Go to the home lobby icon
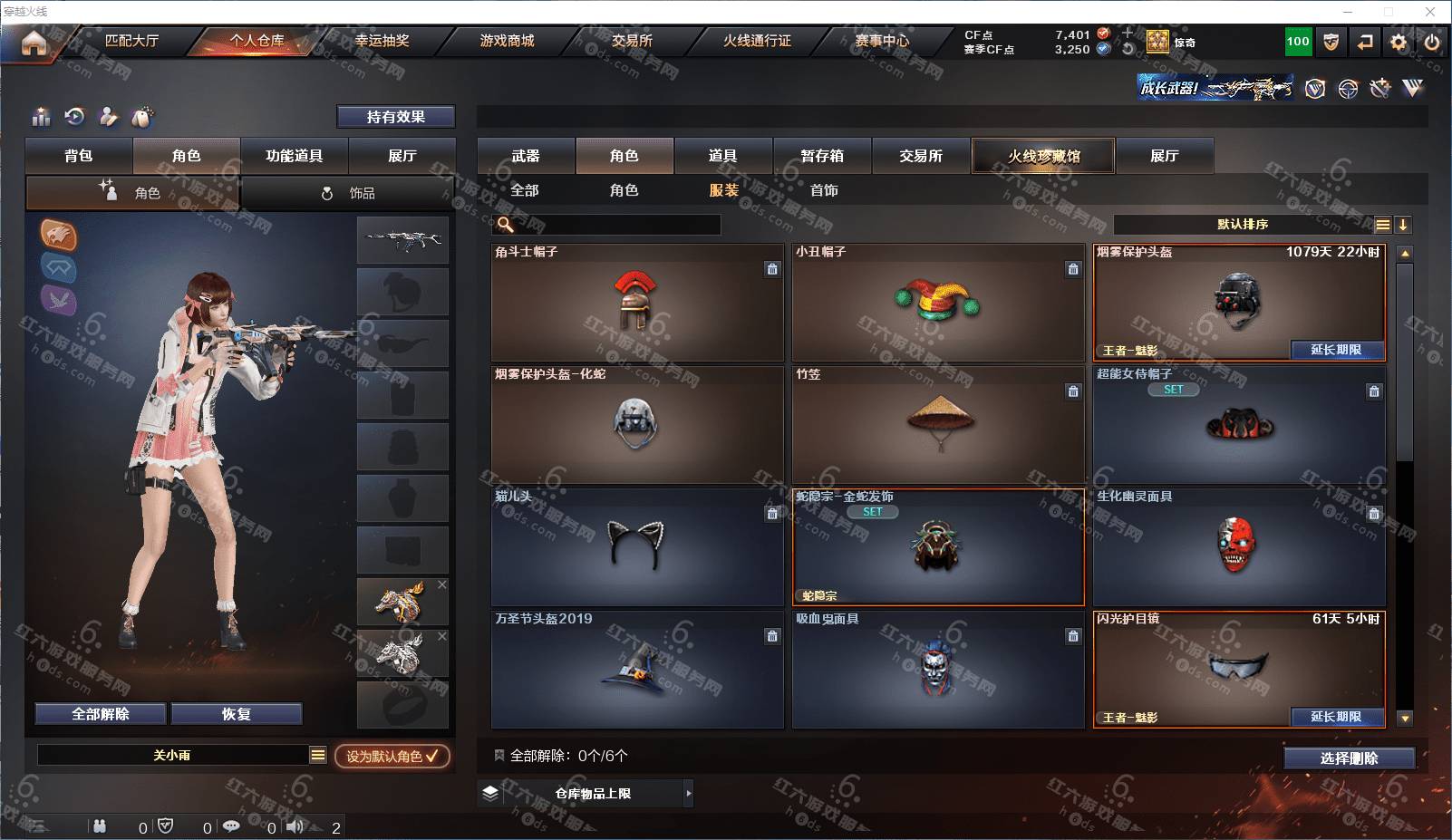The width and height of the screenshot is (1452, 840). [34, 43]
